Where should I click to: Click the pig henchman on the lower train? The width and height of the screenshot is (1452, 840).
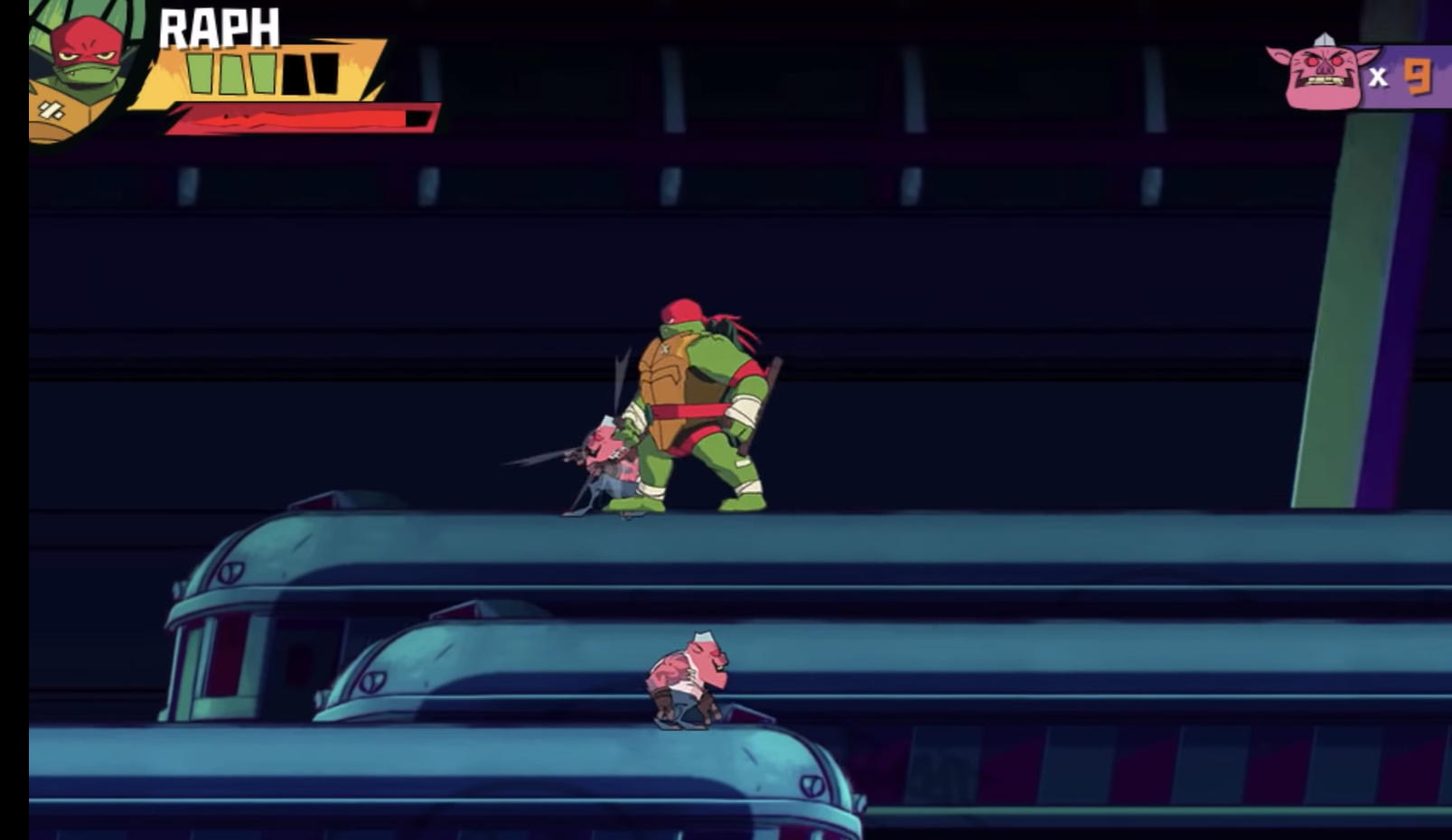point(687,682)
